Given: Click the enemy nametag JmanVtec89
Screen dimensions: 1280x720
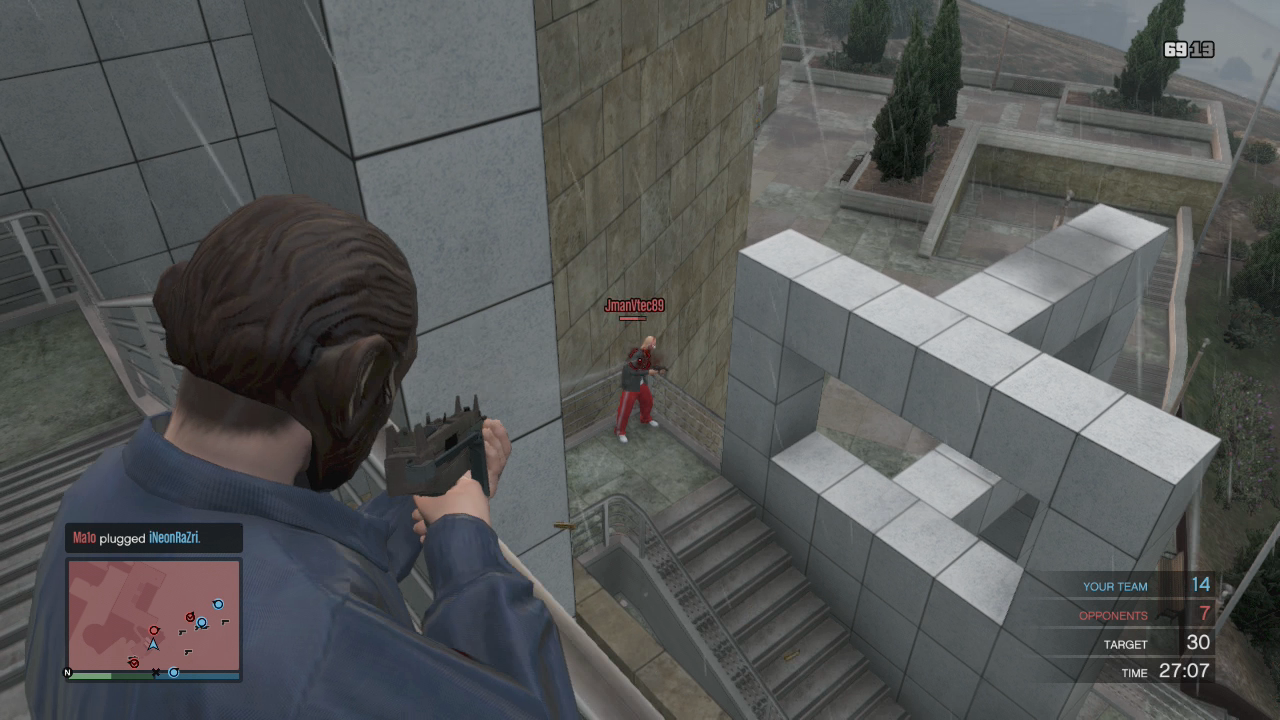Looking at the screenshot, I should 634,306.
